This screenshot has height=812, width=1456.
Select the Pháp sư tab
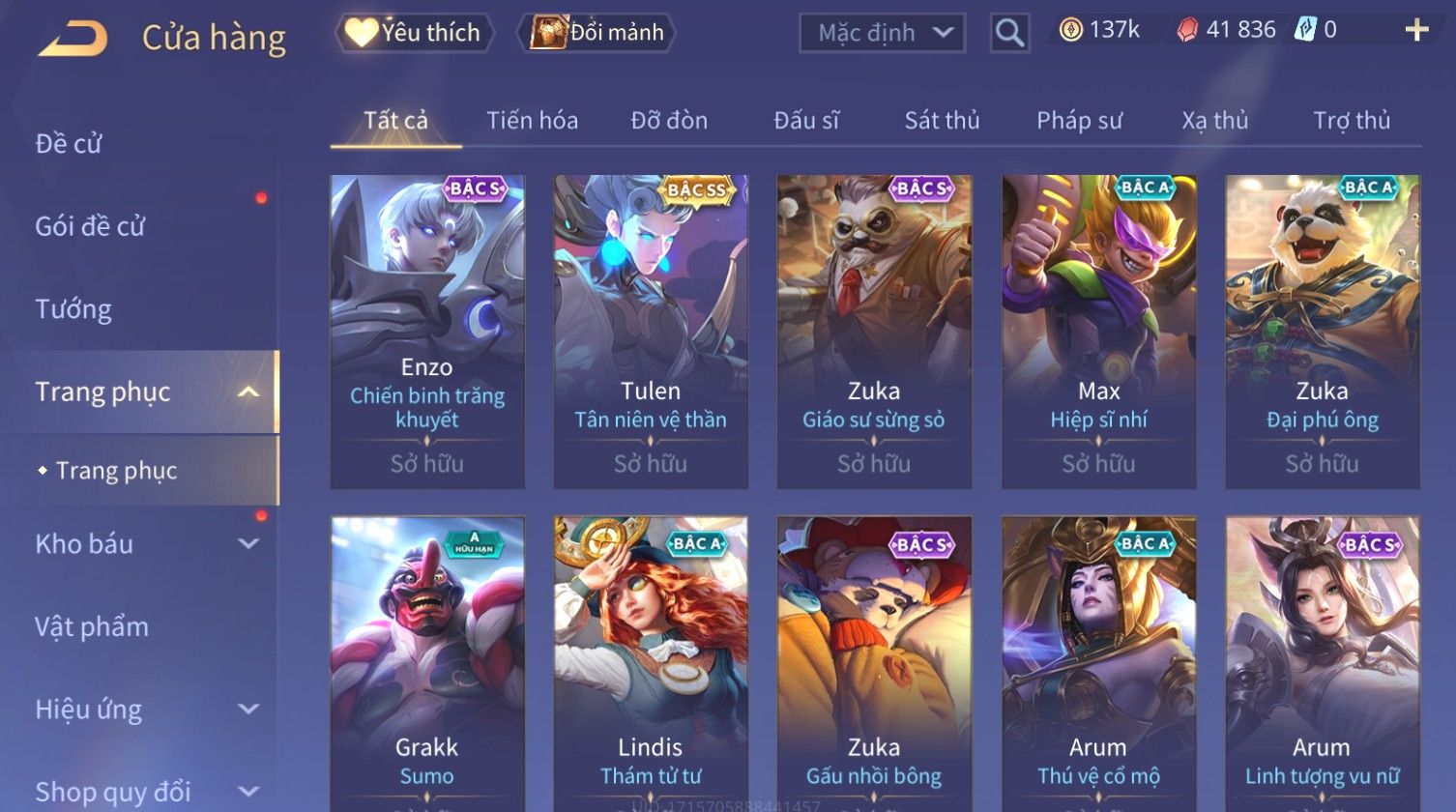click(x=1079, y=121)
